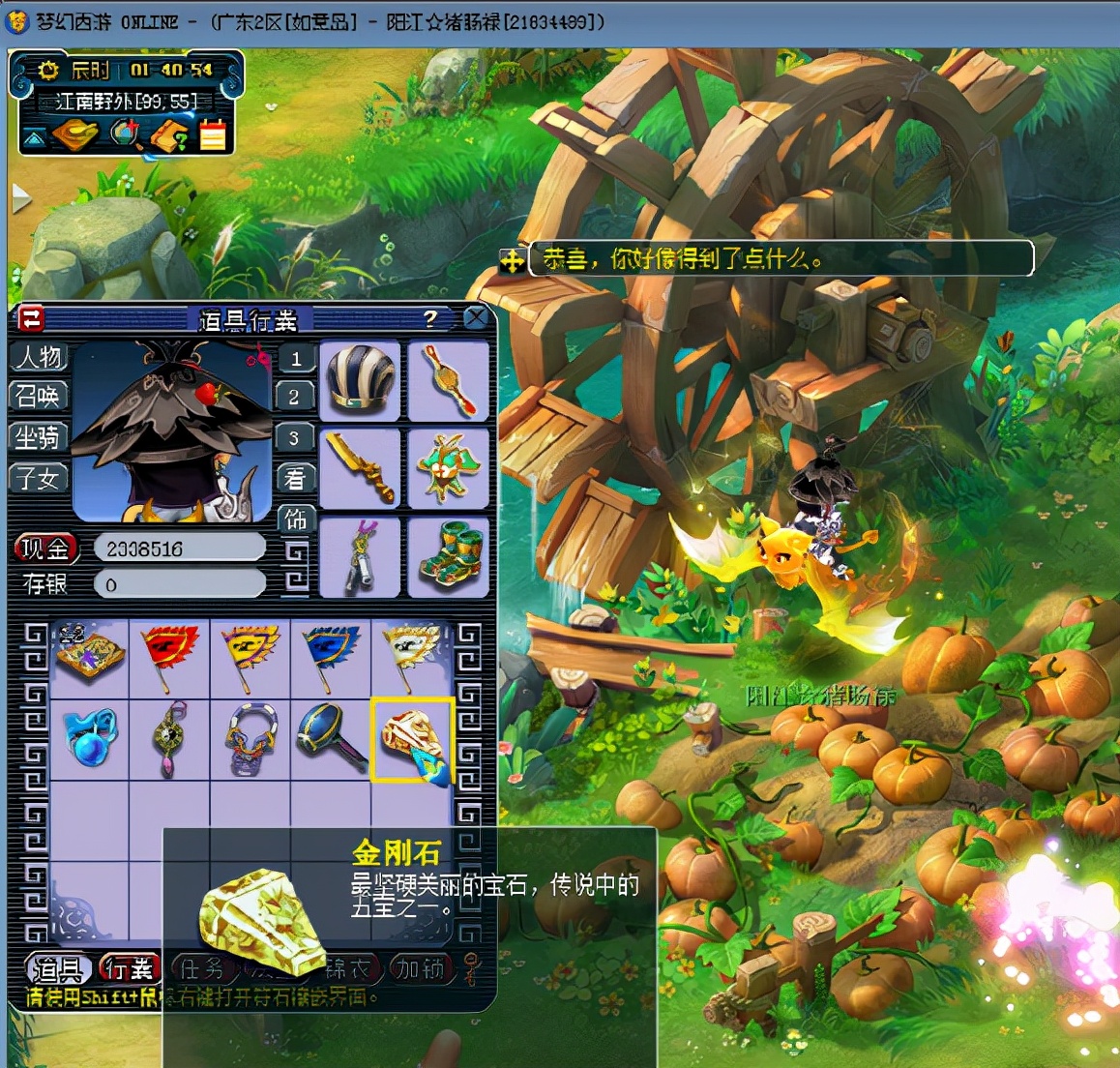
Task: Open the 坐骑 mount tab
Action: pos(39,437)
